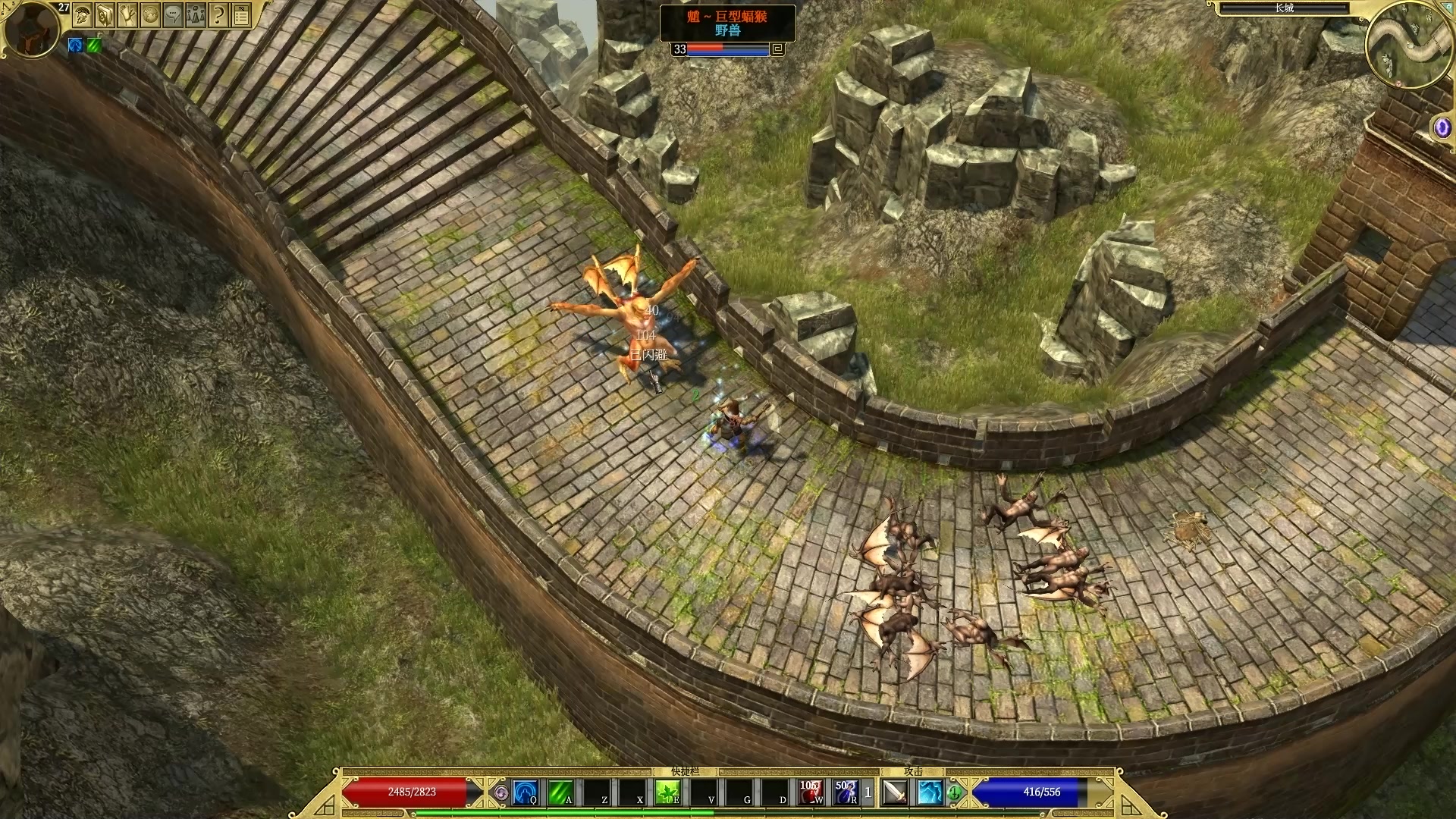The height and width of the screenshot is (819, 1456).
Task: Click the green streak buff icon under portrait
Action: (x=93, y=45)
